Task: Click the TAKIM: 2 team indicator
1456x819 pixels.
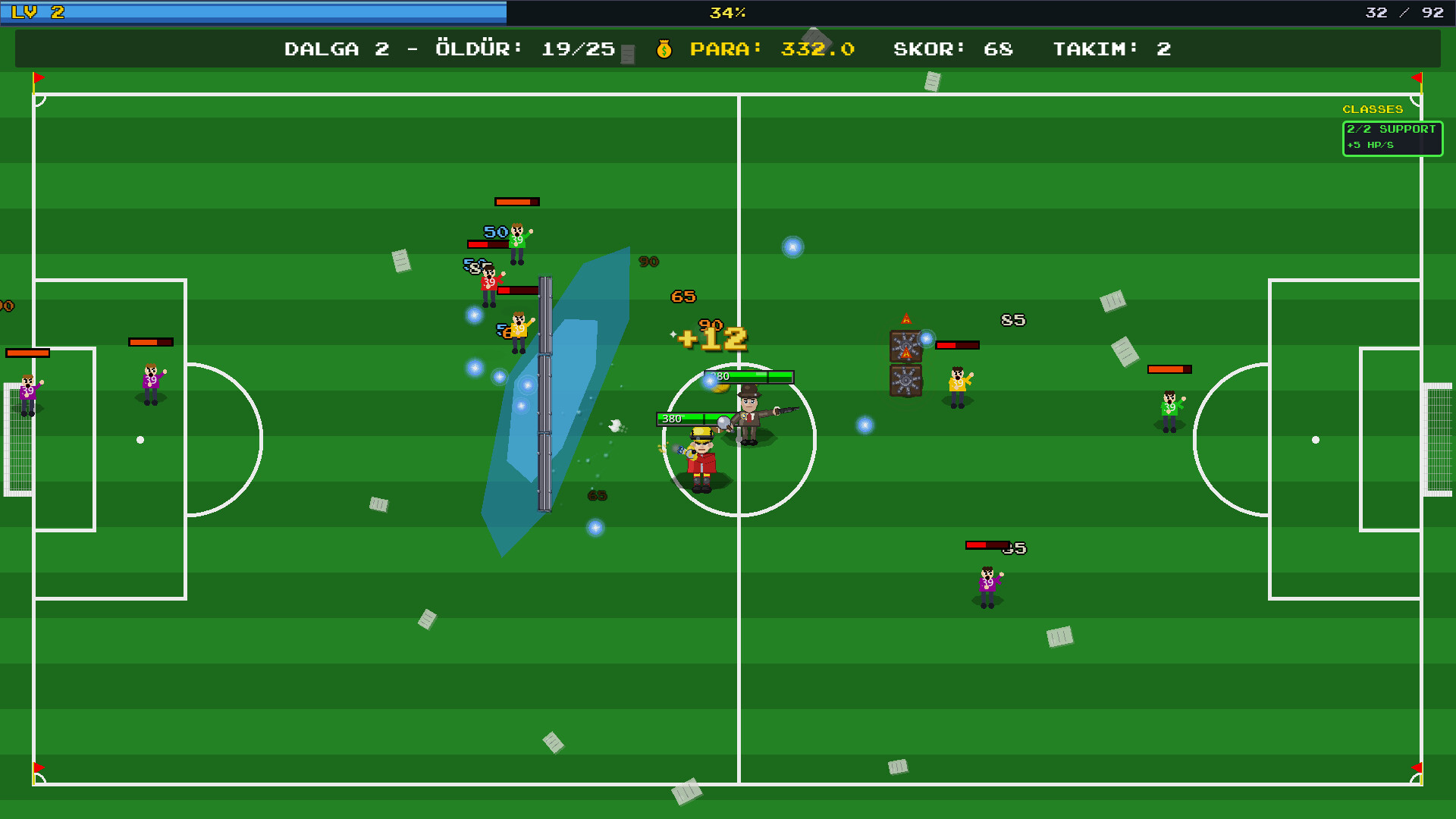Action: coord(1112,49)
